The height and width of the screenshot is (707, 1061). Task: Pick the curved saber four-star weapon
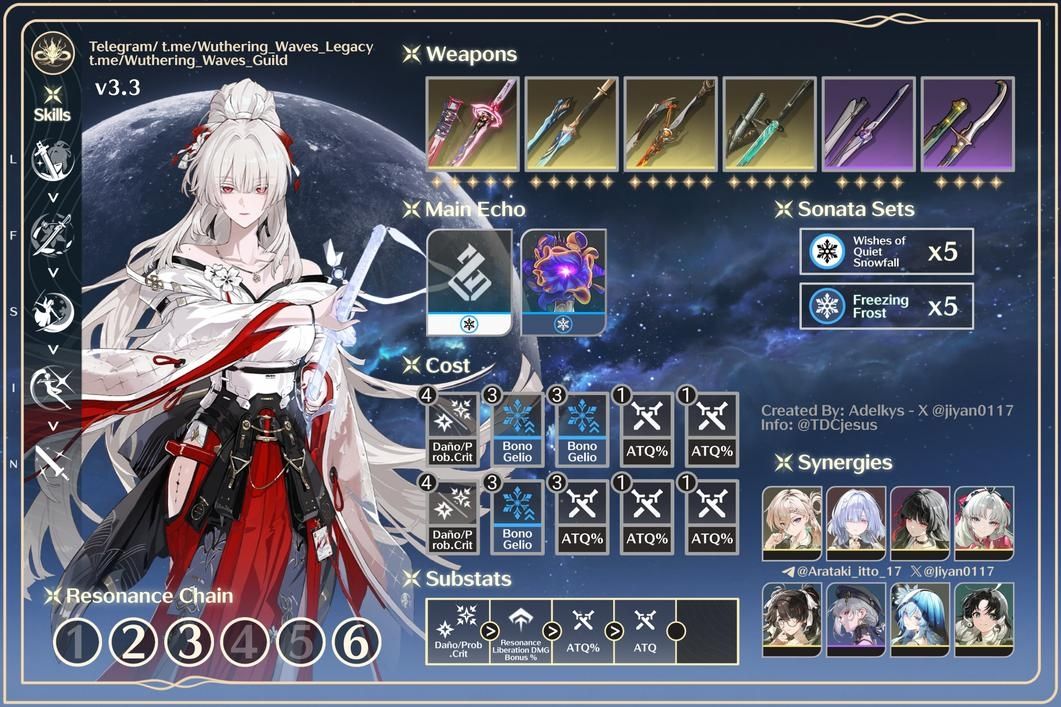[x=967, y=122]
